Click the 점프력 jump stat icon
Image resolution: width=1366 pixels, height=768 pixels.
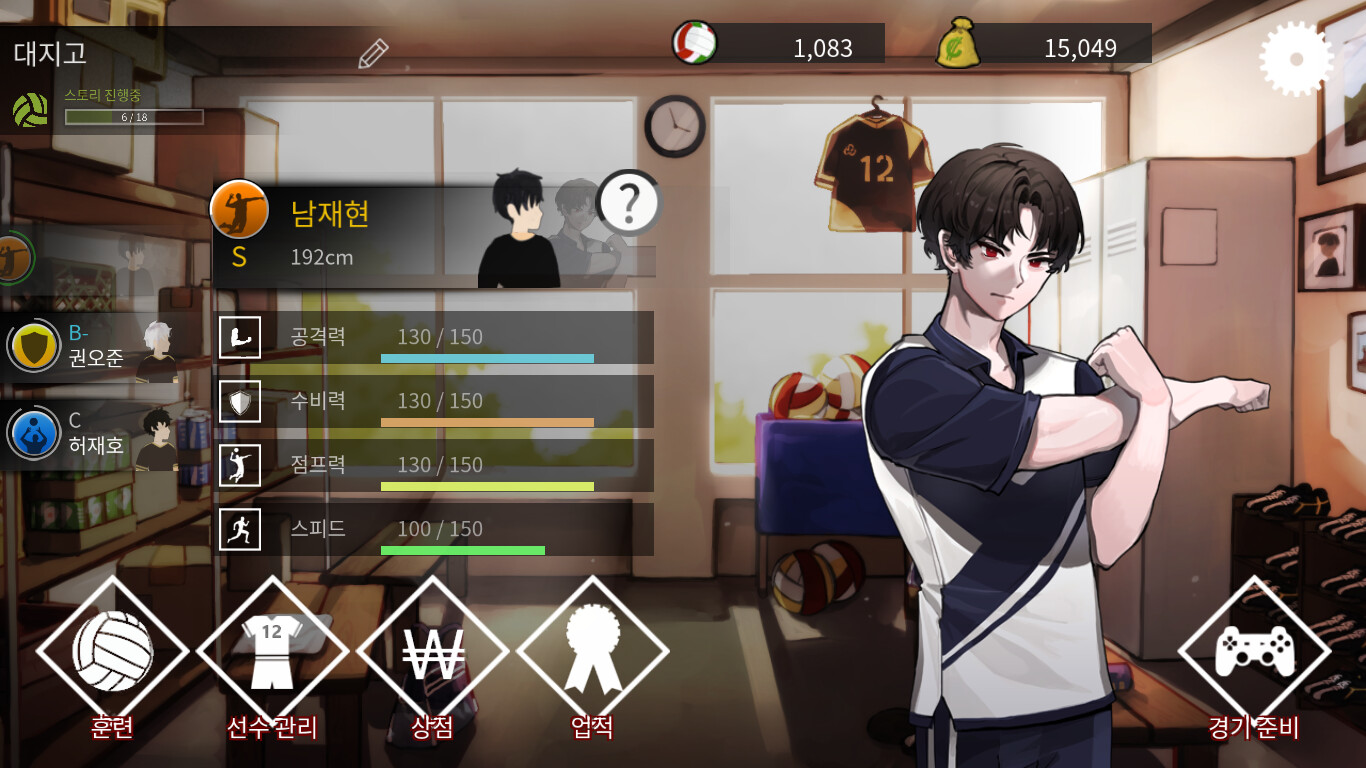pyautogui.click(x=240, y=465)
